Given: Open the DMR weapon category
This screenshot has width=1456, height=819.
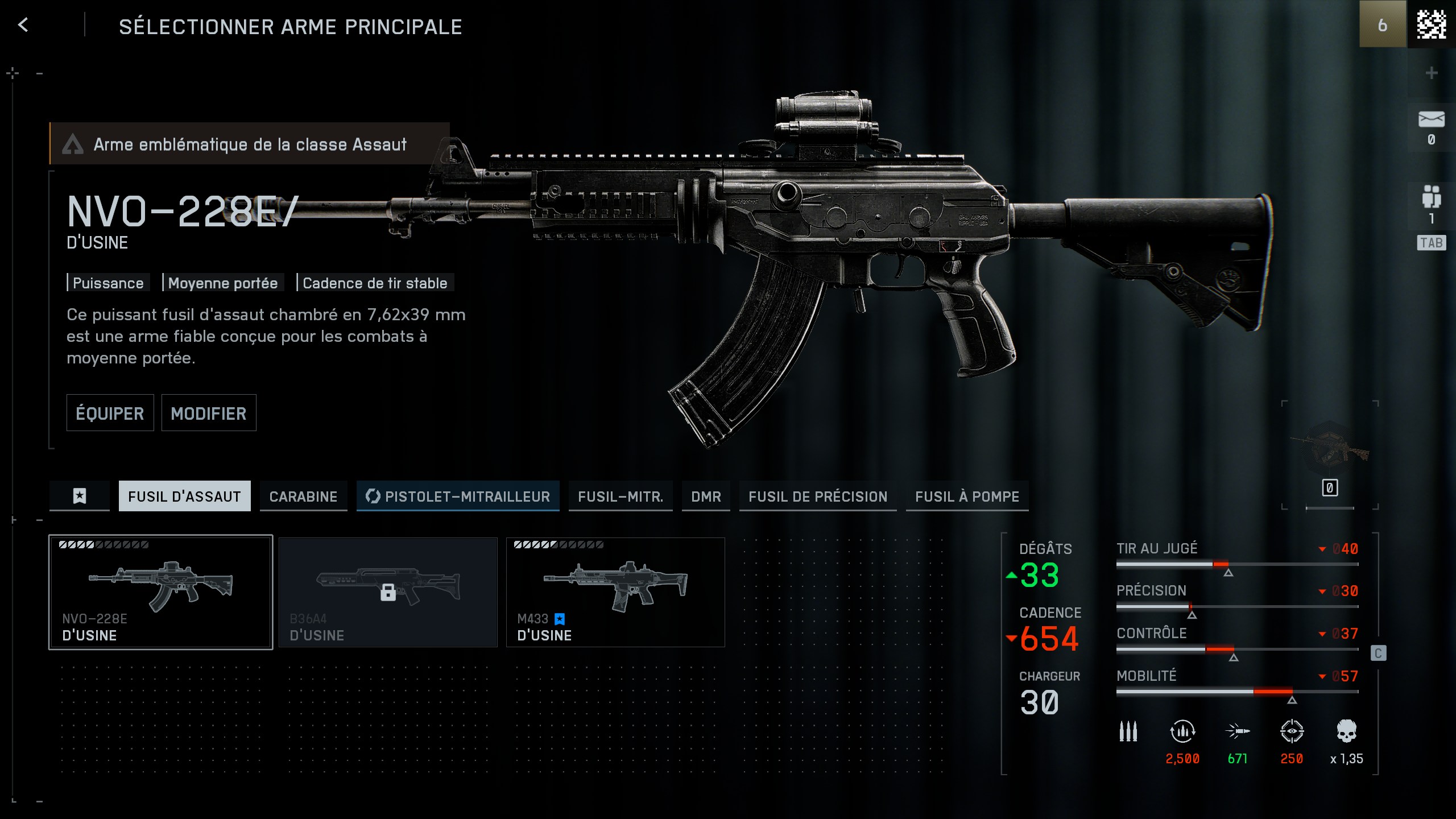Looking at the screenshot, I should coord(706,496).
